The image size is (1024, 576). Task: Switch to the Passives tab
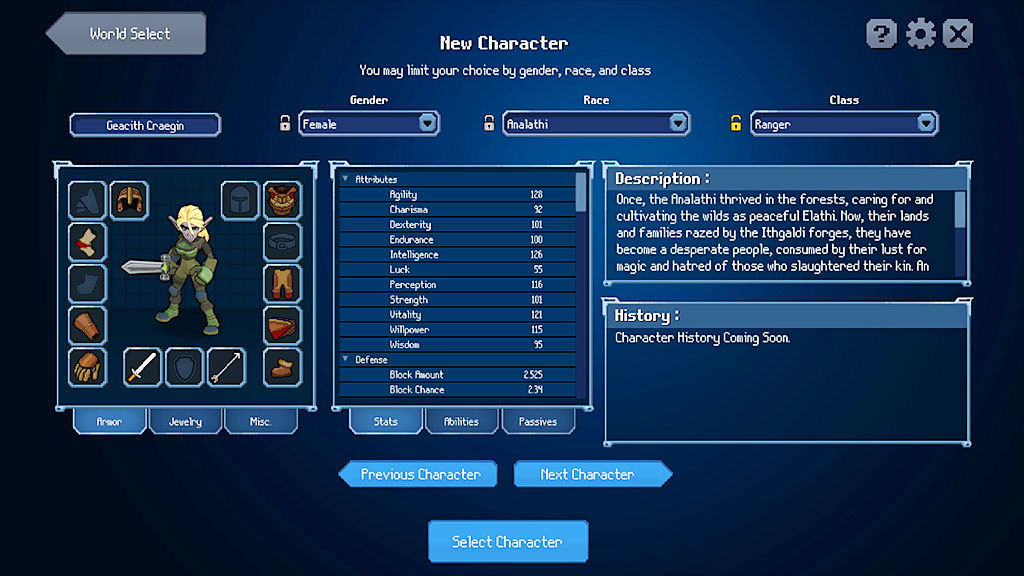[537, 422]
